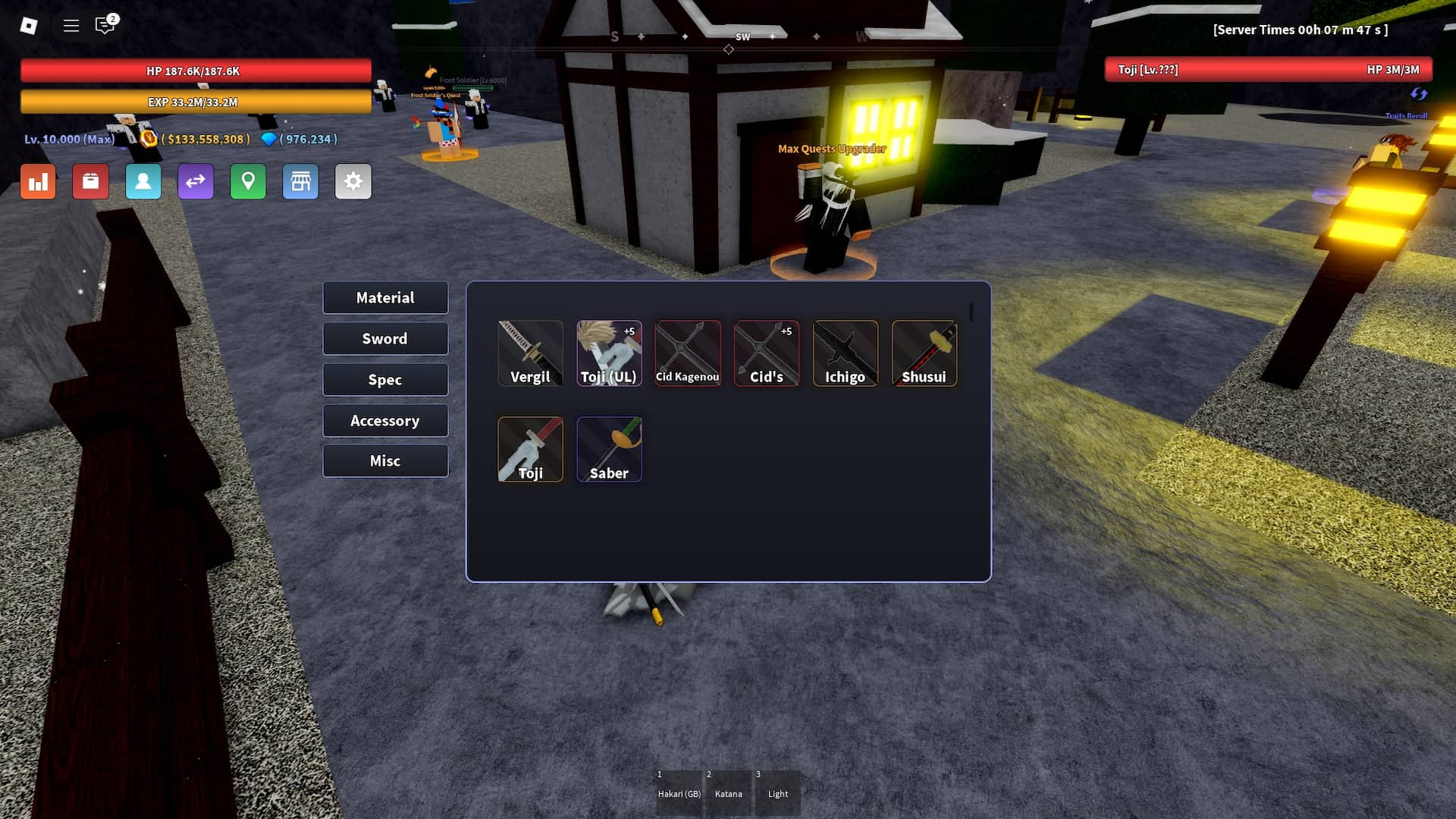1456x819 pixels.
Task: Open the chat bubble icon
Action: tap(104, 25)
